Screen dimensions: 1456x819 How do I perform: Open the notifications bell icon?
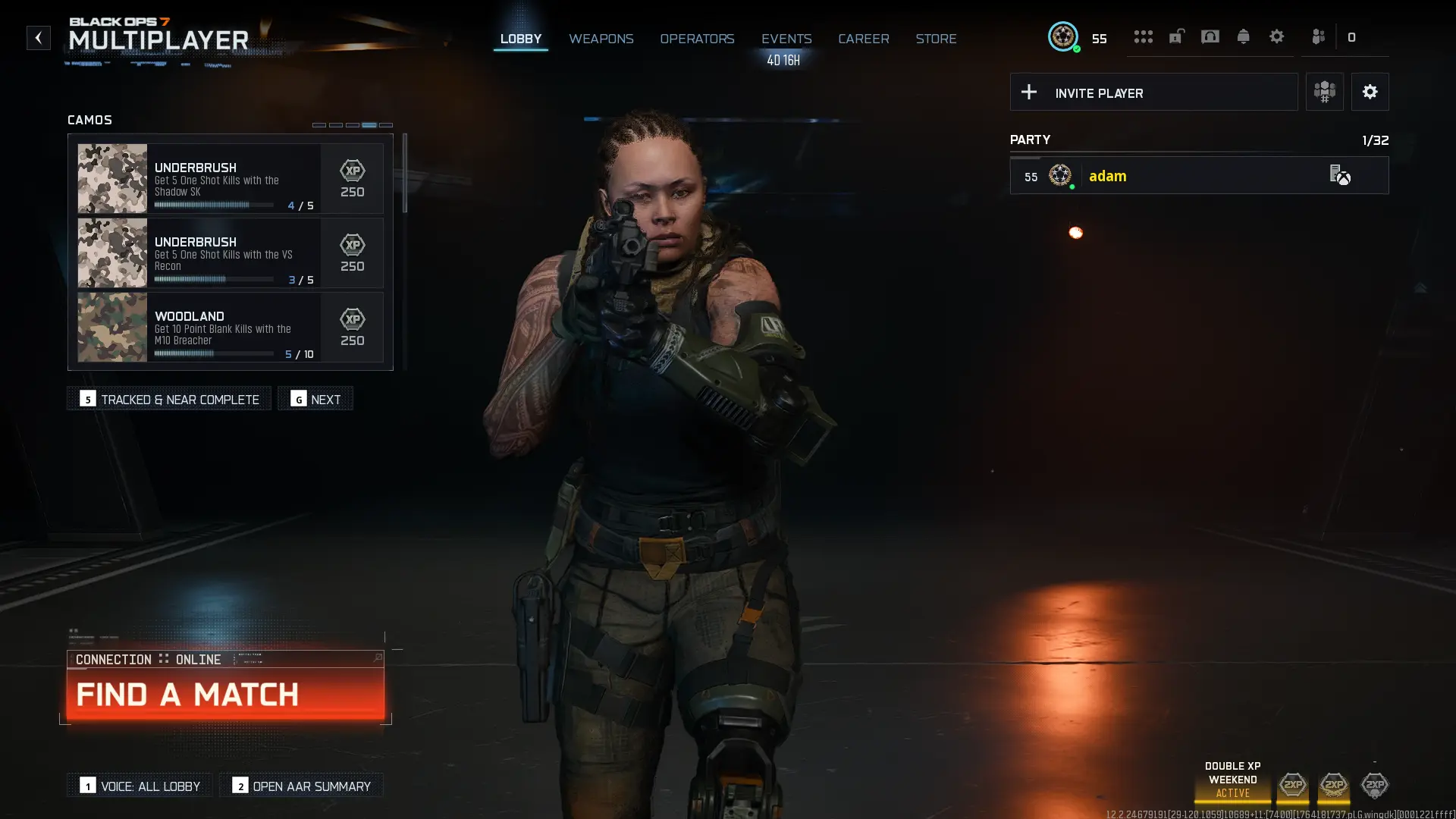tap(1244, 36)
